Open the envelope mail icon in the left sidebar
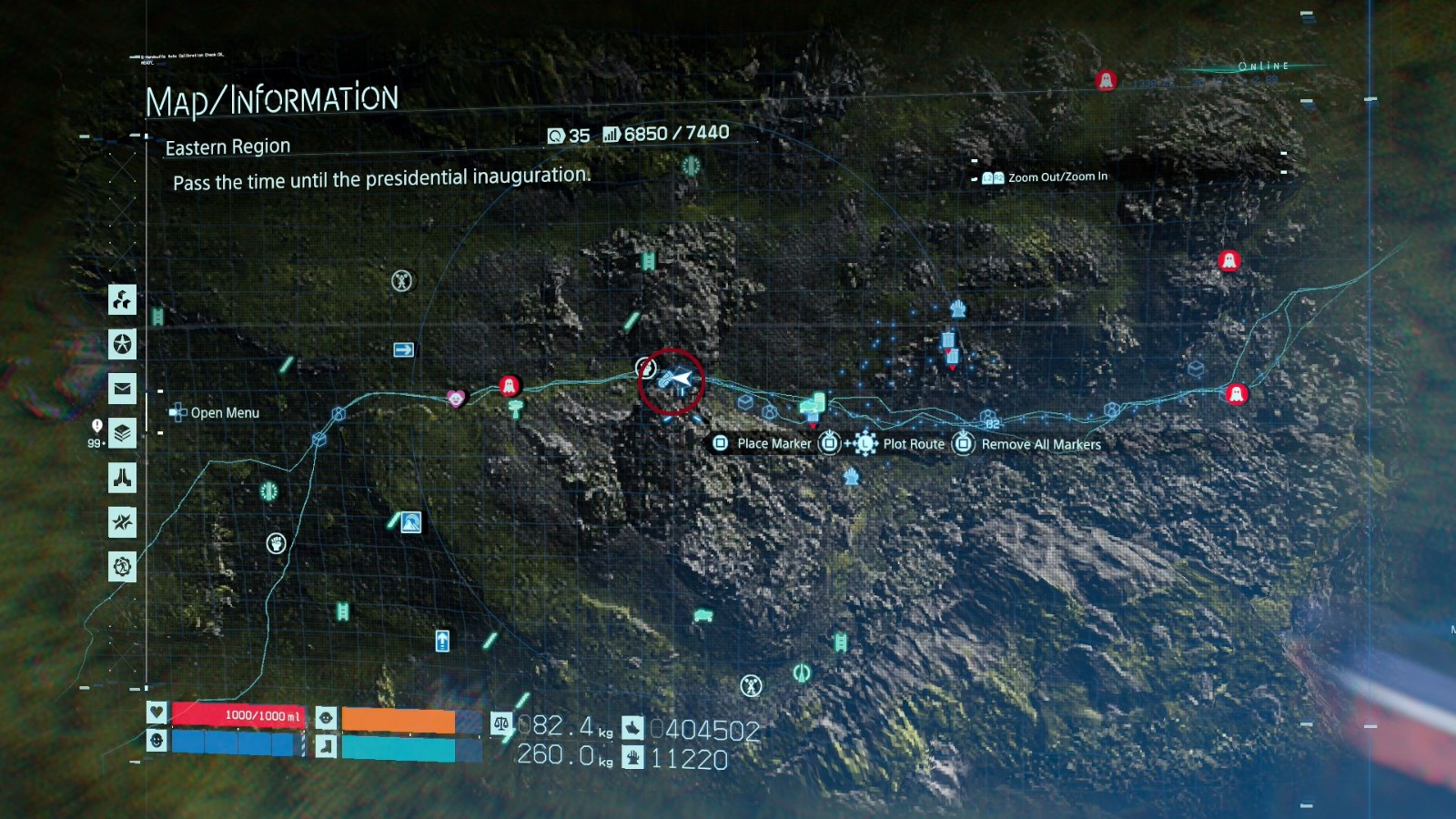The width and height of the screenshot is (1456, 819). point(122,389)
